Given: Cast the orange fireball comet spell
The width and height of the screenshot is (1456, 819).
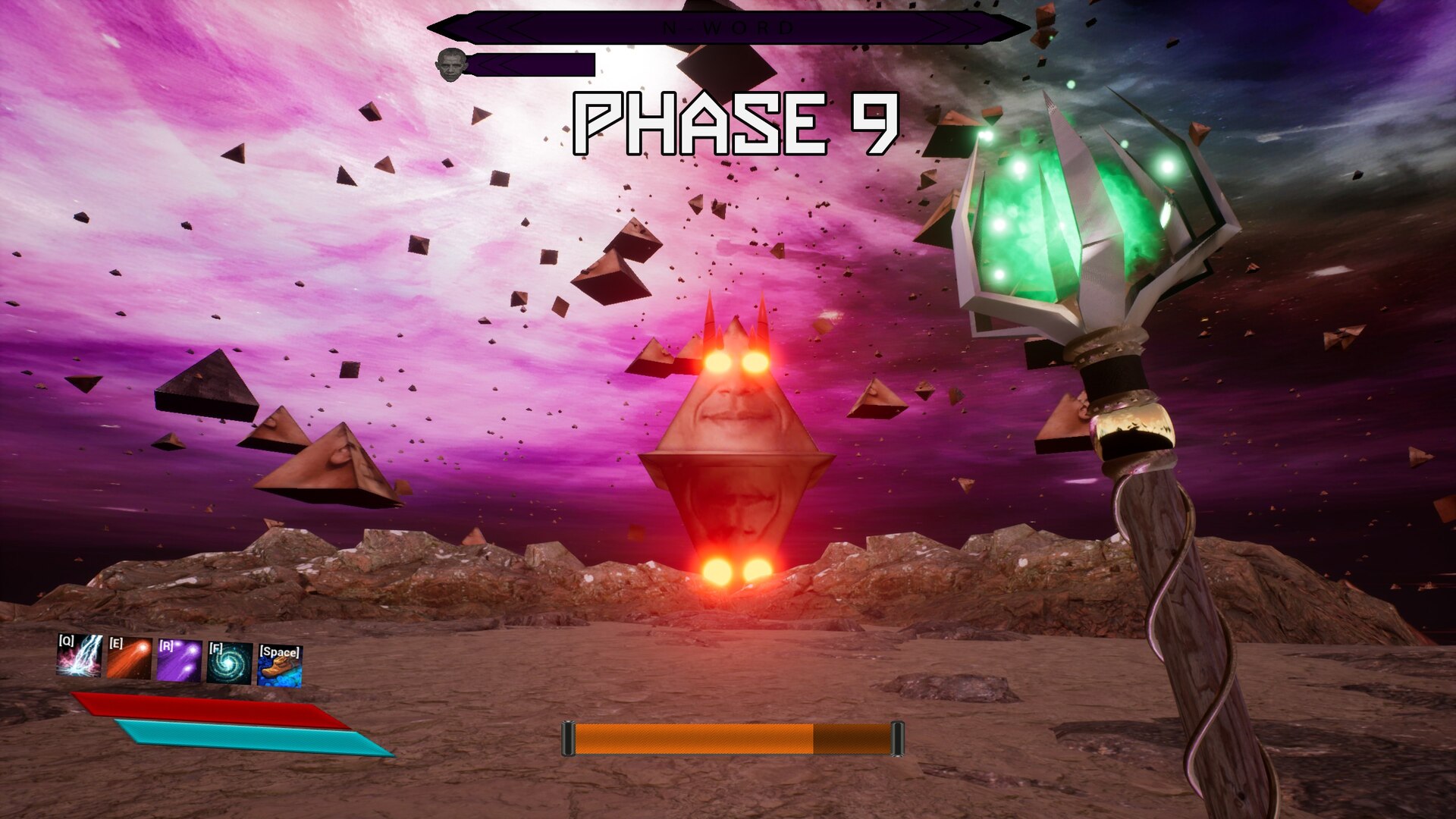Looking at the screenshot, I should pos(129,659).
